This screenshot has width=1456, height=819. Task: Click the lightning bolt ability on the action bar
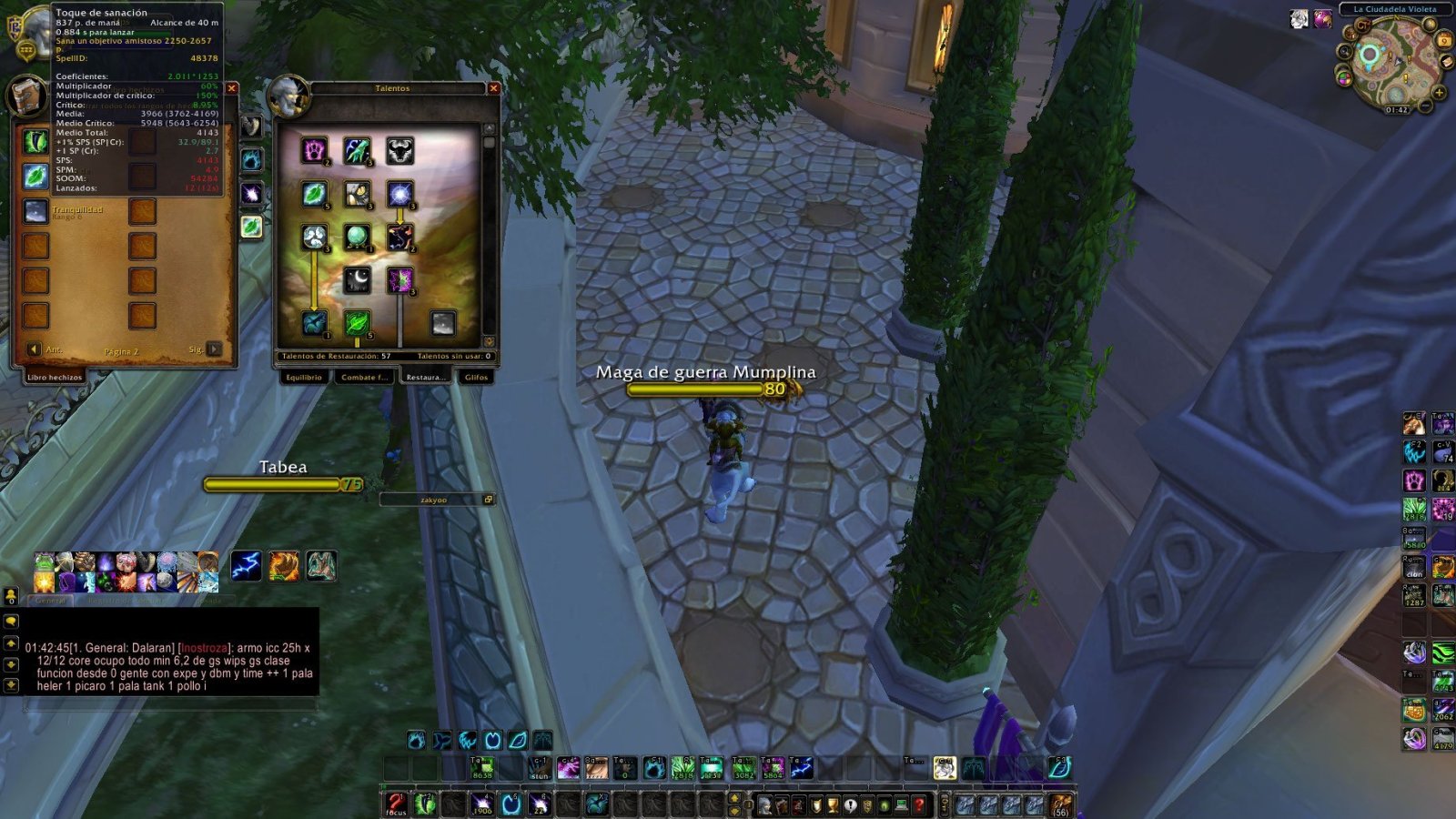(245, 566)
